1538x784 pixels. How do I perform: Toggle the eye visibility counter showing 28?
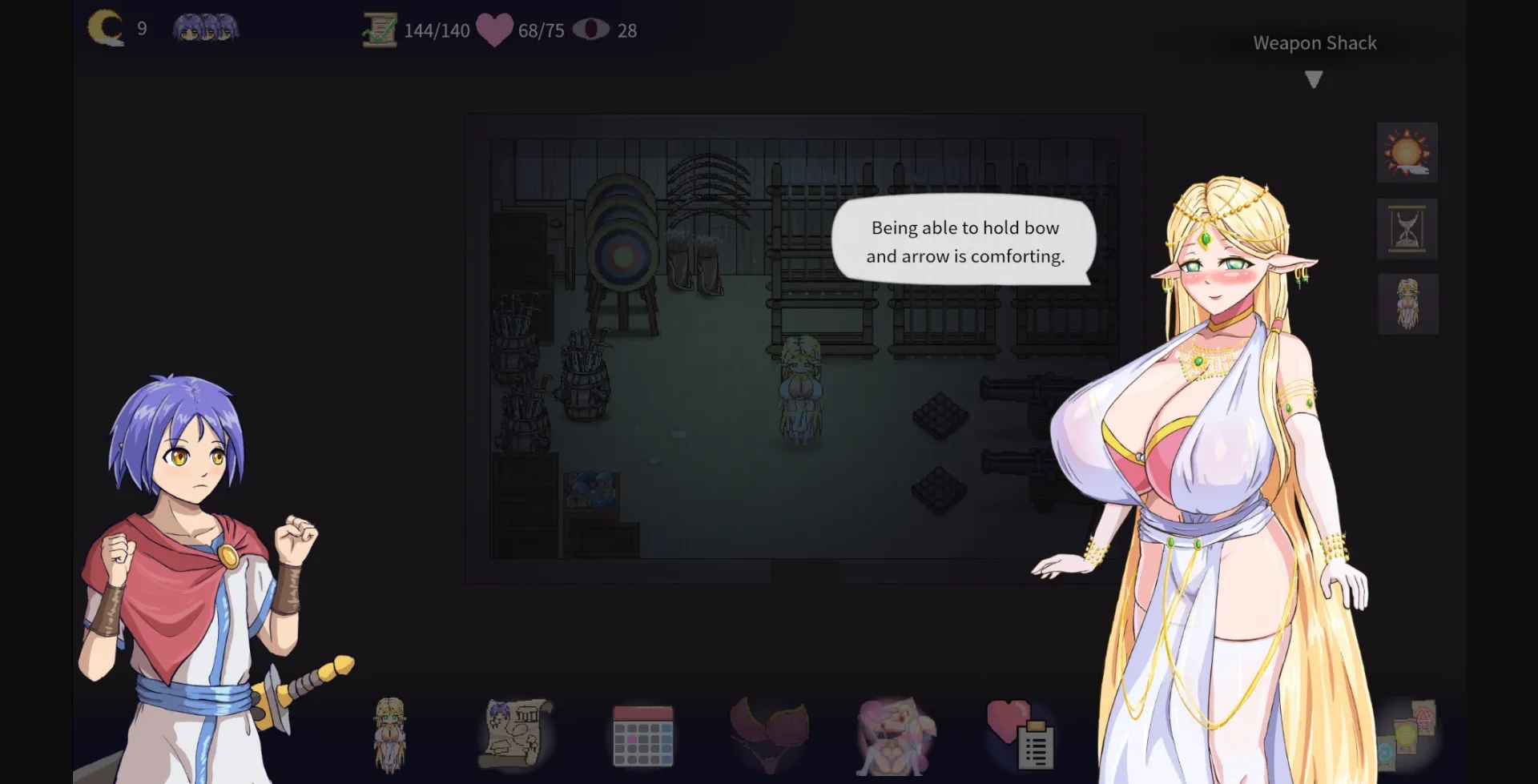tap(594, 30)
